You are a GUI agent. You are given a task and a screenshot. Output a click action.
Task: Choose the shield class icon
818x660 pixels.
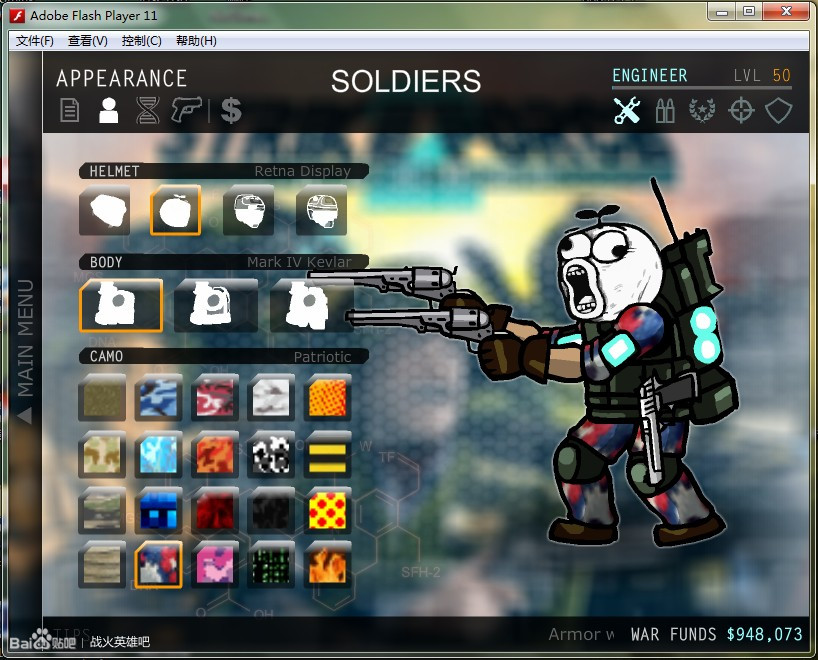pyautogui.click(x=779, y=110)
